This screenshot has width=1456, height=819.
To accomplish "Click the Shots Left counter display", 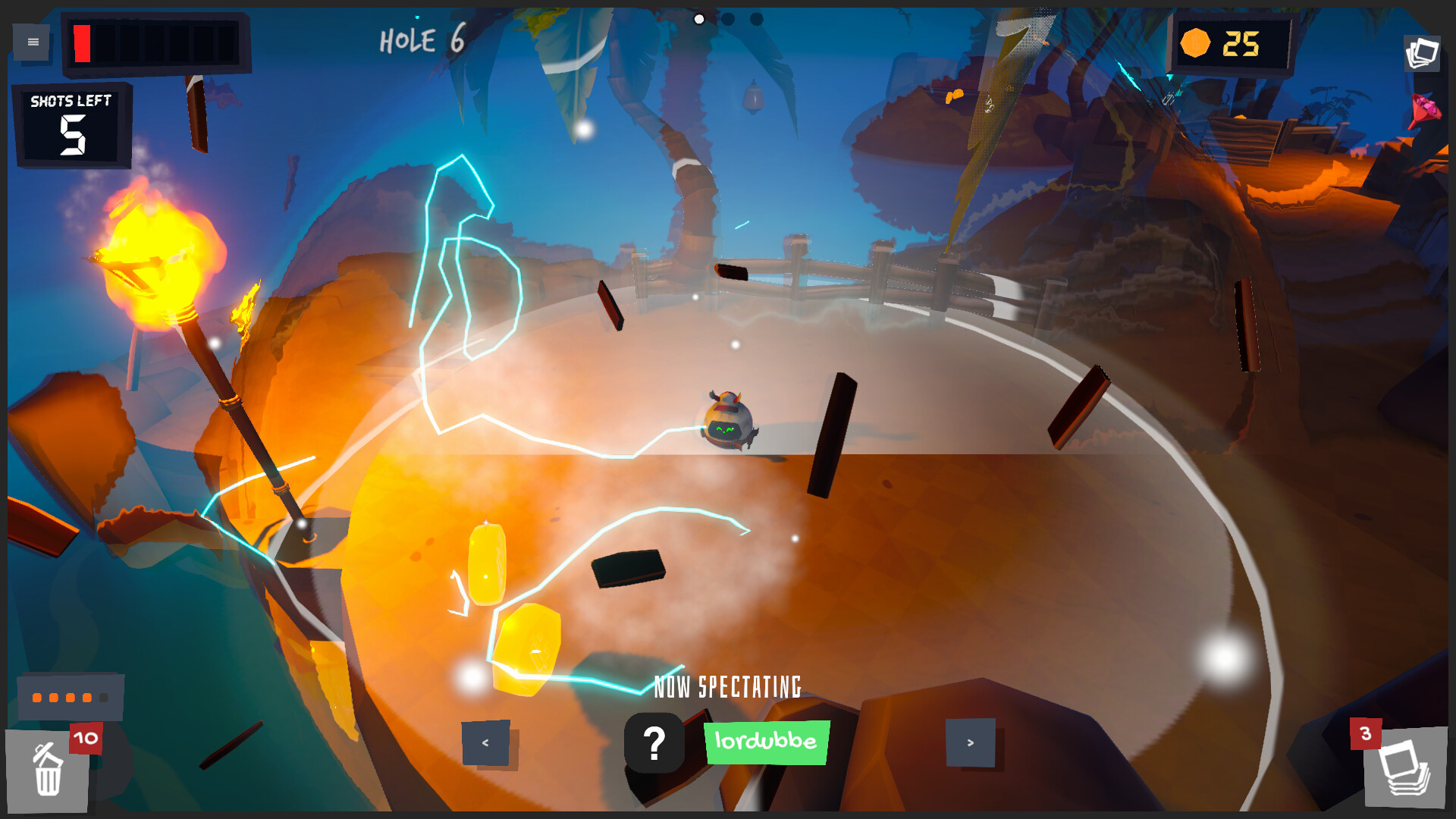I will pyautogui.click(x=72, y=124).
